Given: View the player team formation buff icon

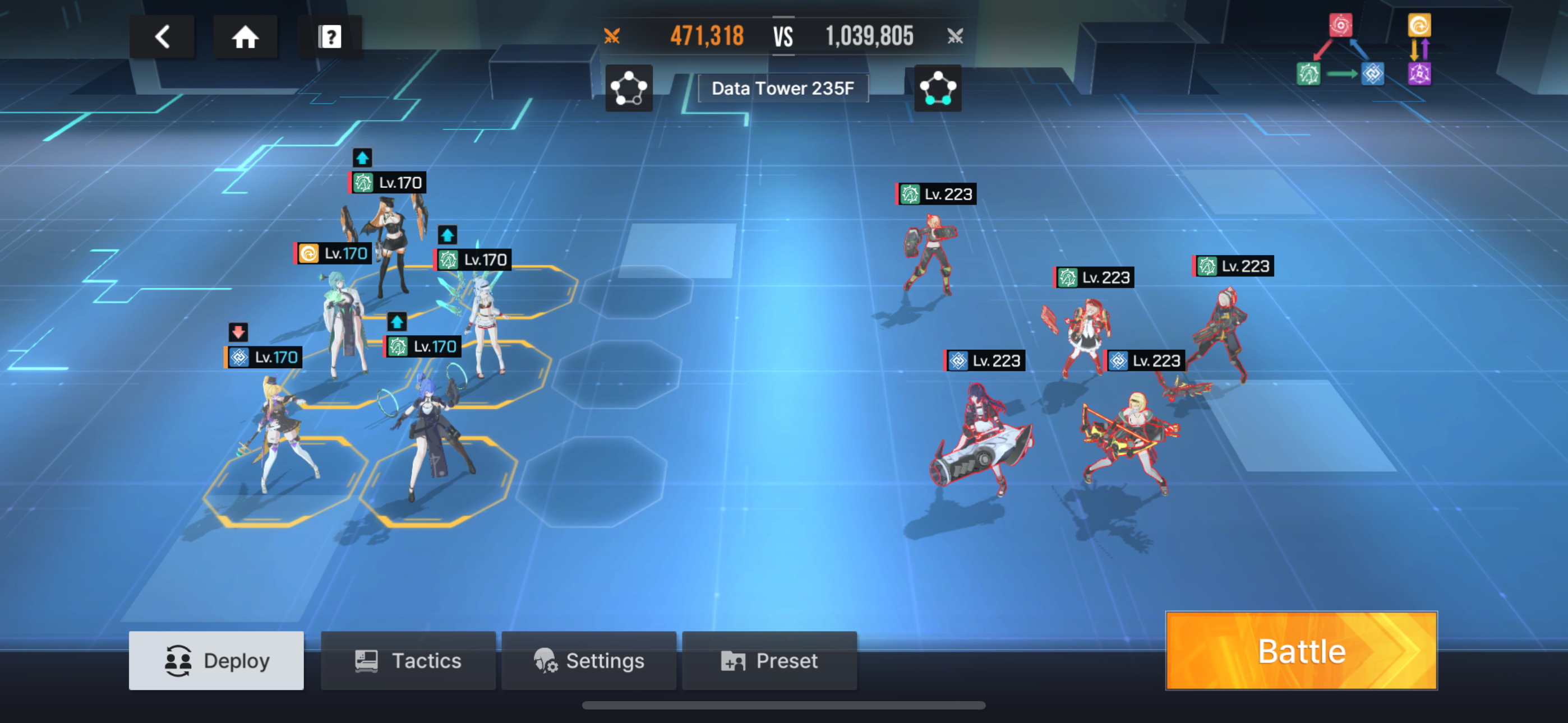Looking at the screenshot, I should pyautogui.click(x=629, y=88).
